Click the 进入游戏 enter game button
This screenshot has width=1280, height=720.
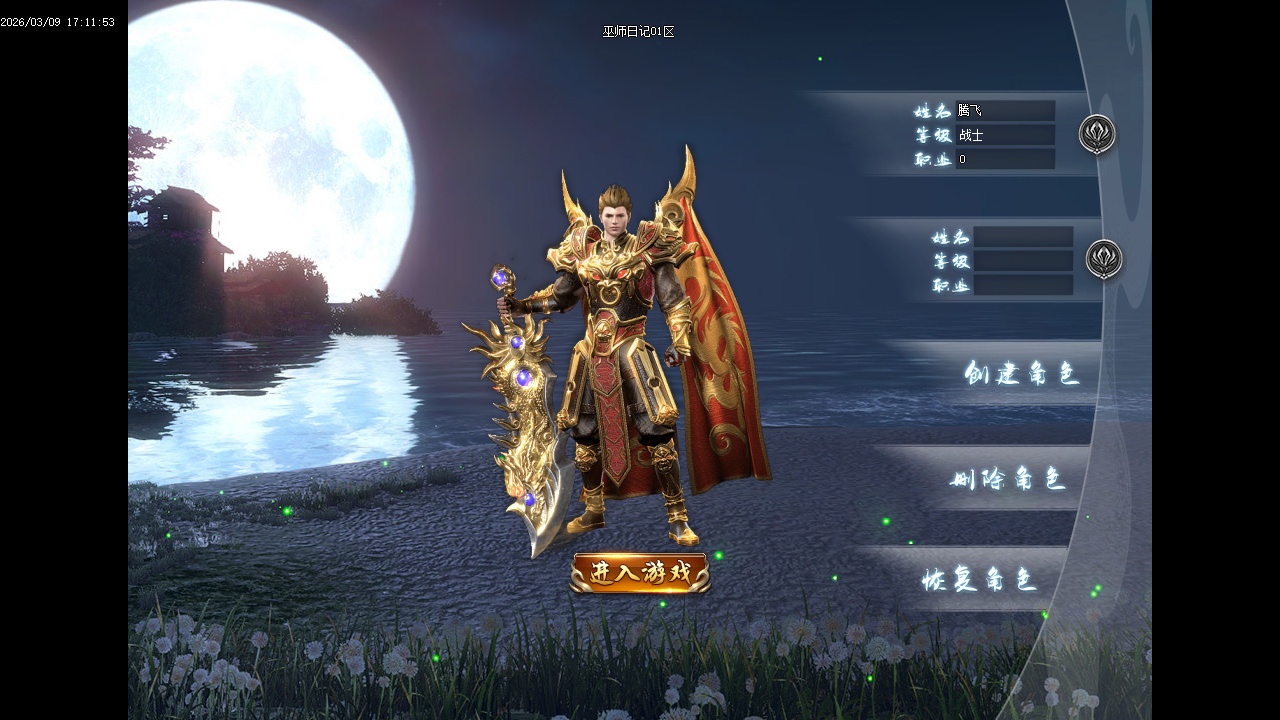[x=640, y=573]
